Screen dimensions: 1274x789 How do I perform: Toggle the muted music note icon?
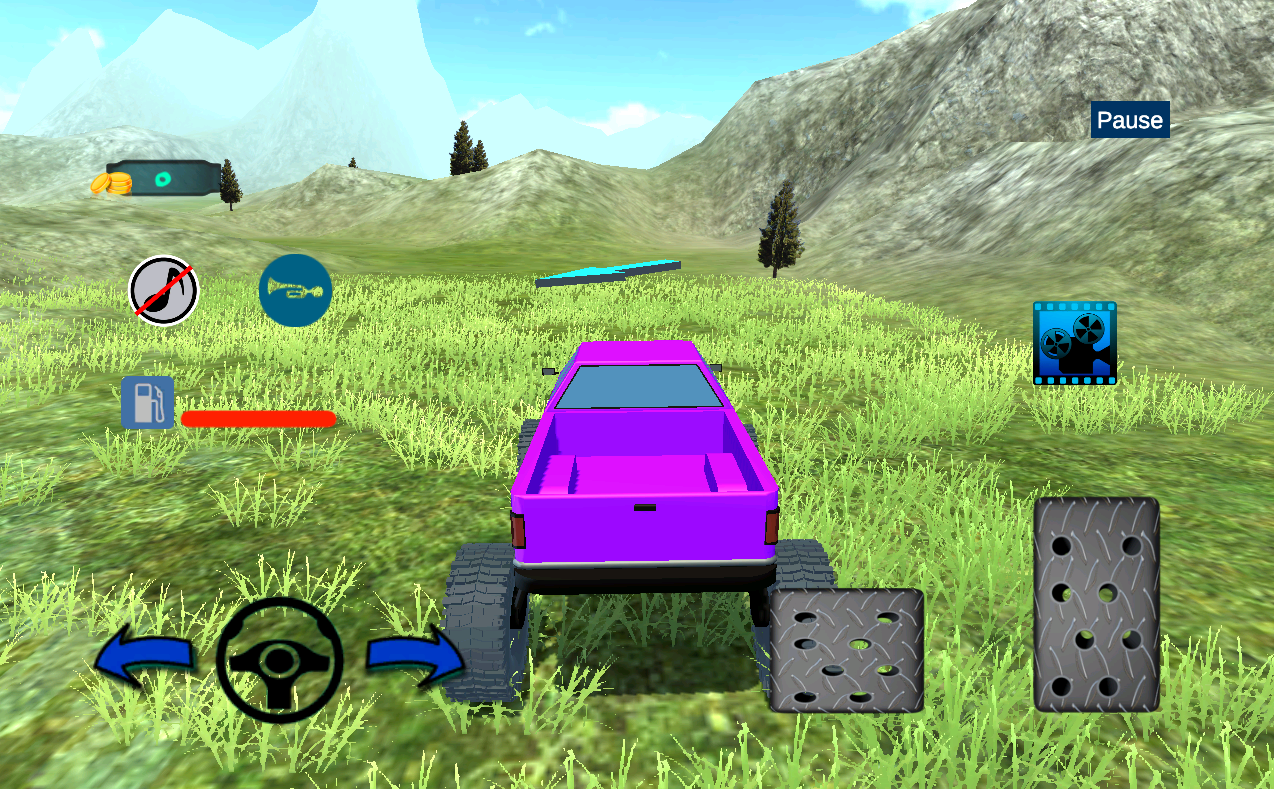pyautogui.click(x=164, y=291)
